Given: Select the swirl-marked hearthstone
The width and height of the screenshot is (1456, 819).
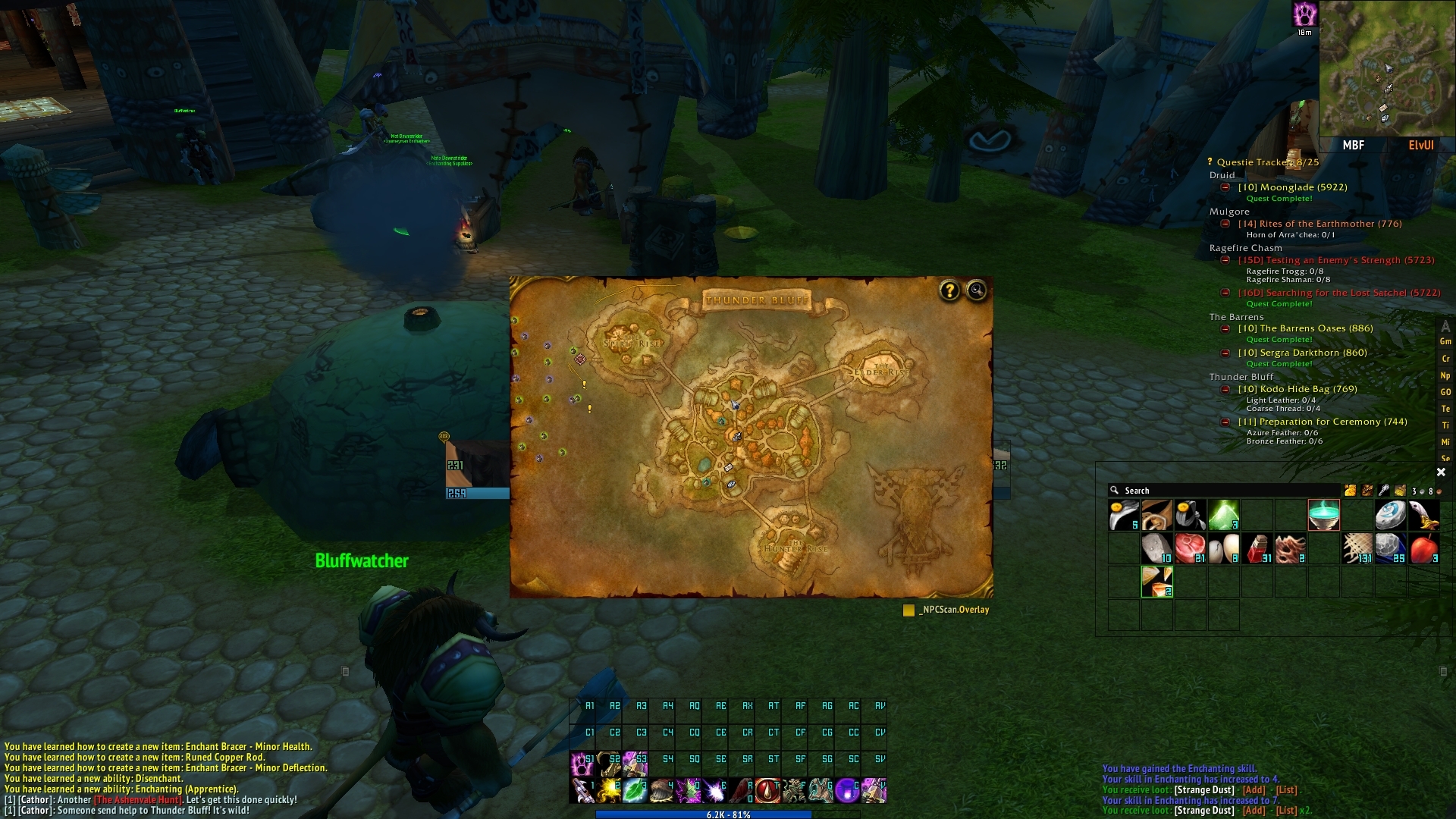Looking at the screenshot, I should tap(1390, 515).
